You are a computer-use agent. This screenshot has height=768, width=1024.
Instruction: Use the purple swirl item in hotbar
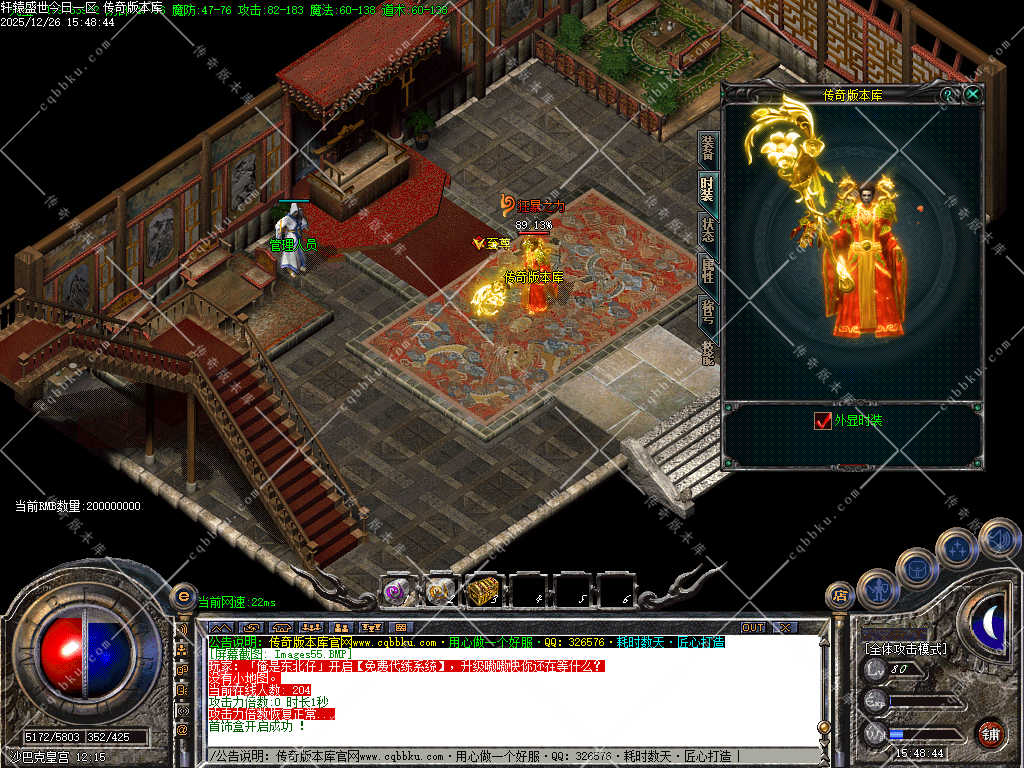tap(395, 592)
